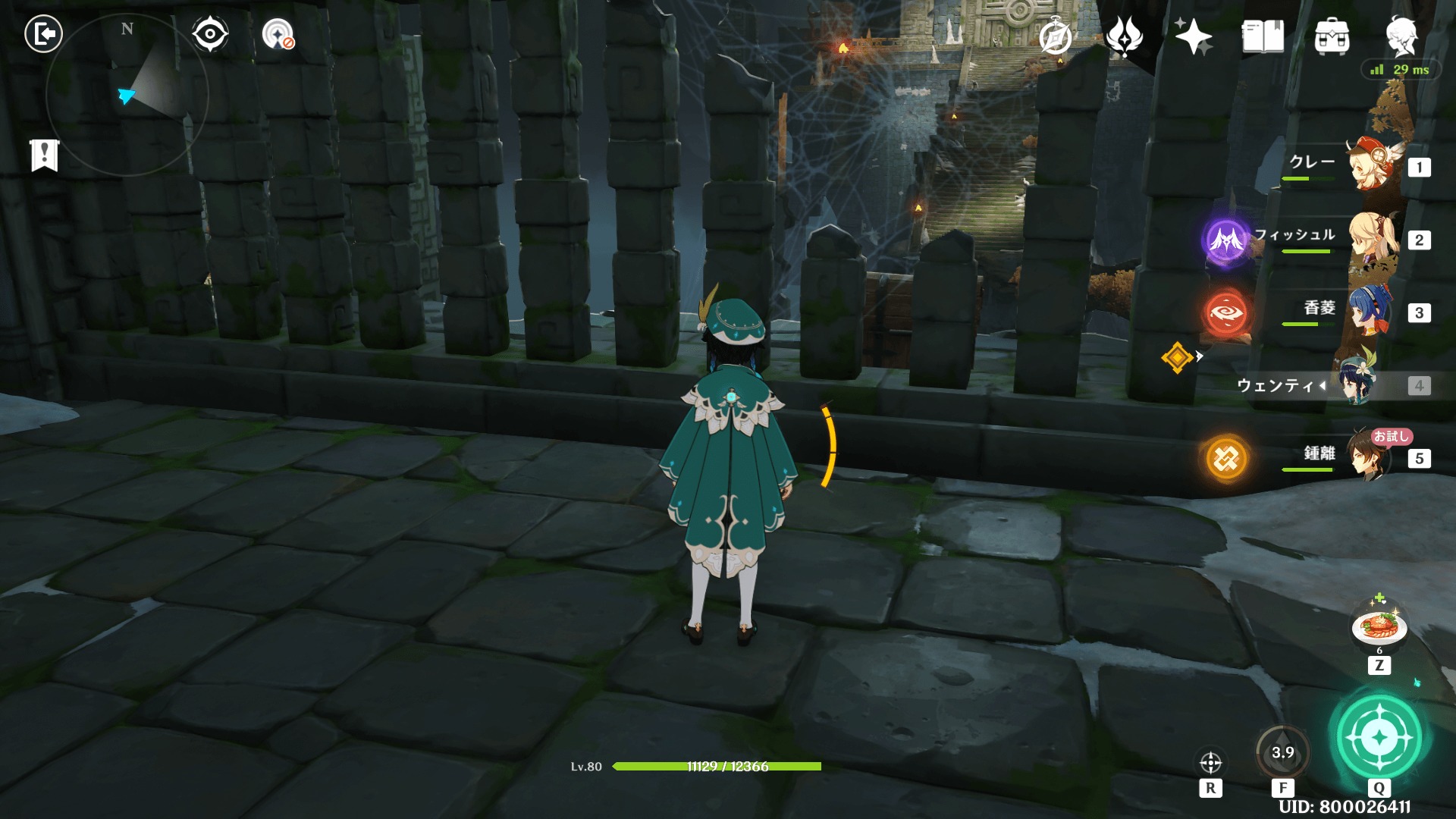
Task: Open the winged emblem menu icon
Action: [x=1124, y=36]
